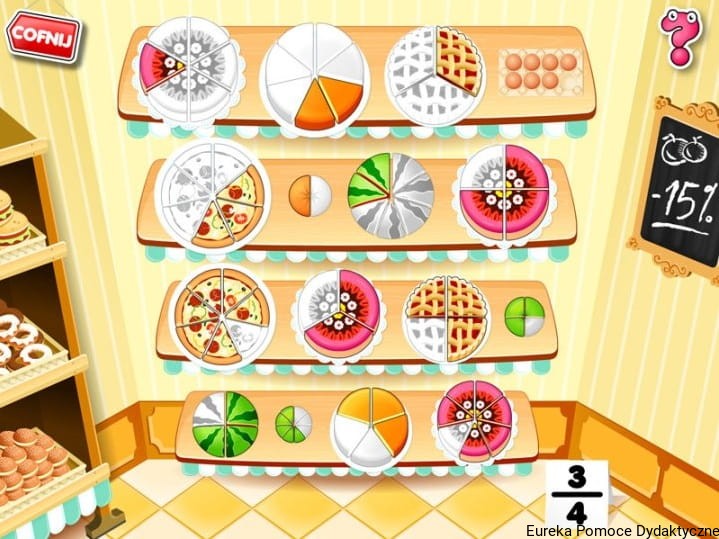The height and width of the screenshot is (539, 719).
Task: Select the pink cake with one slice left
Action: point(188,68)
